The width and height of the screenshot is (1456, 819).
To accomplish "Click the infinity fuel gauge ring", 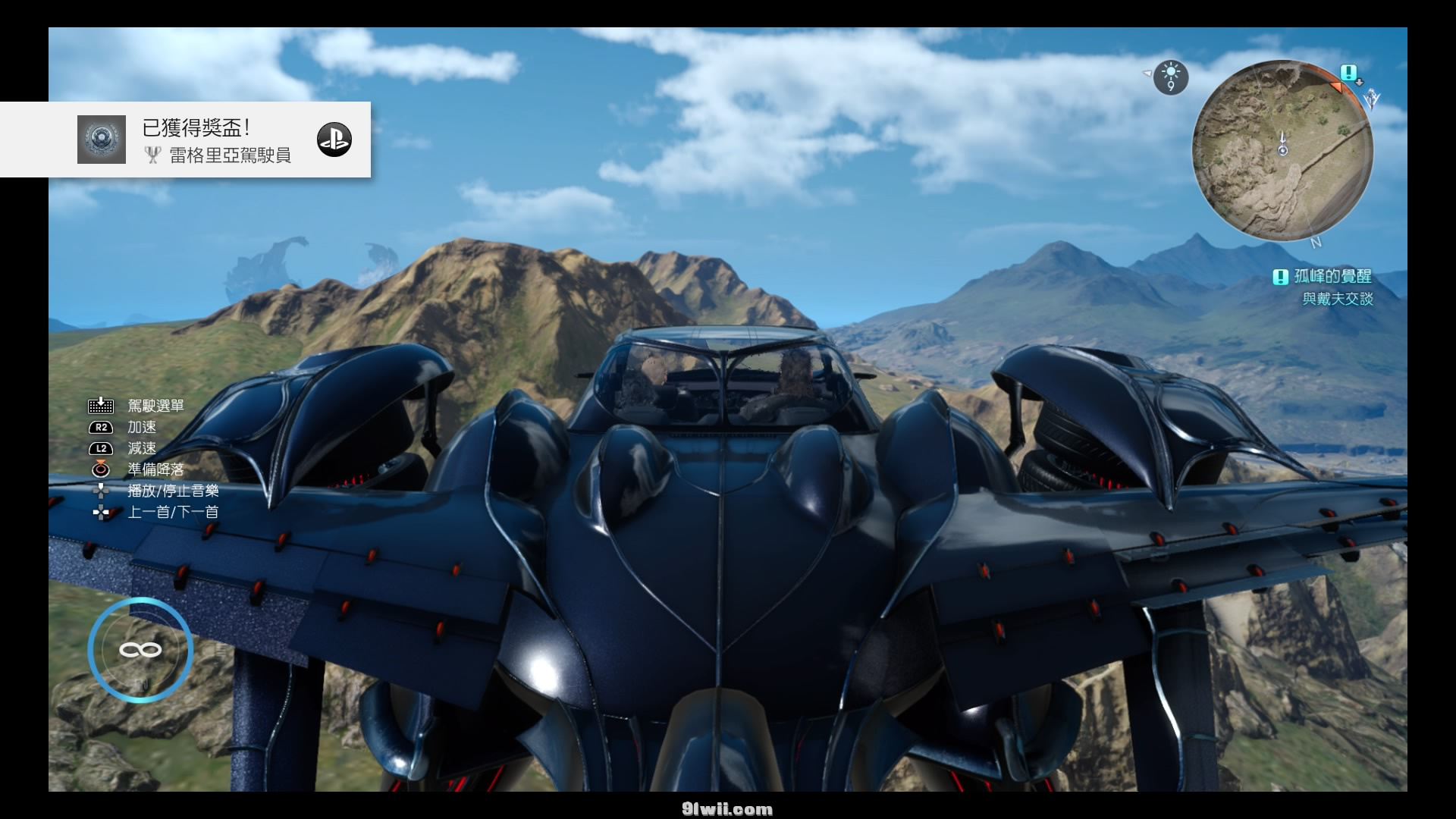I will point(140,650).
